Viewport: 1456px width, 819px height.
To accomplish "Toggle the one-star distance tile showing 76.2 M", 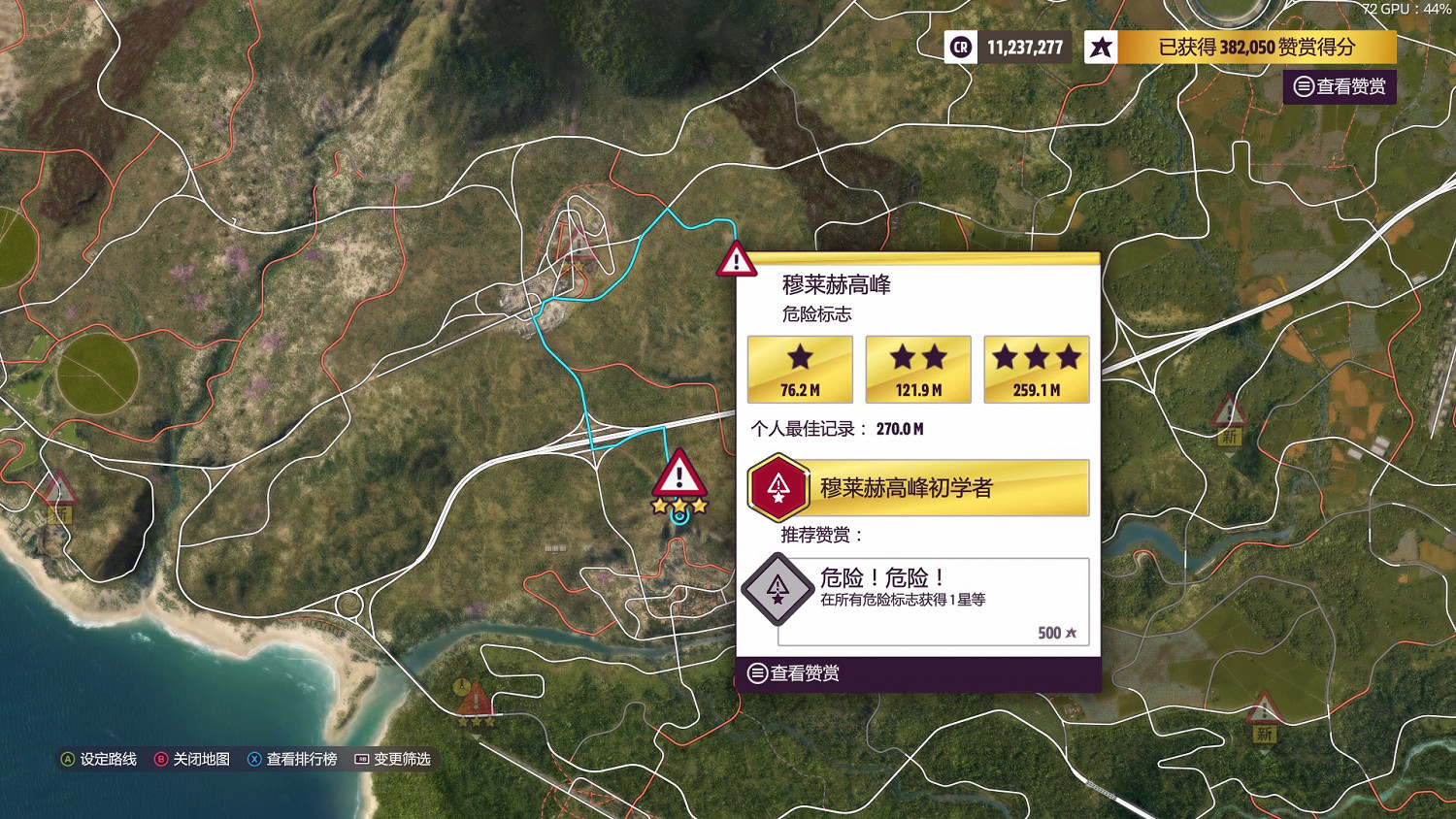I will tap(799, 369).
